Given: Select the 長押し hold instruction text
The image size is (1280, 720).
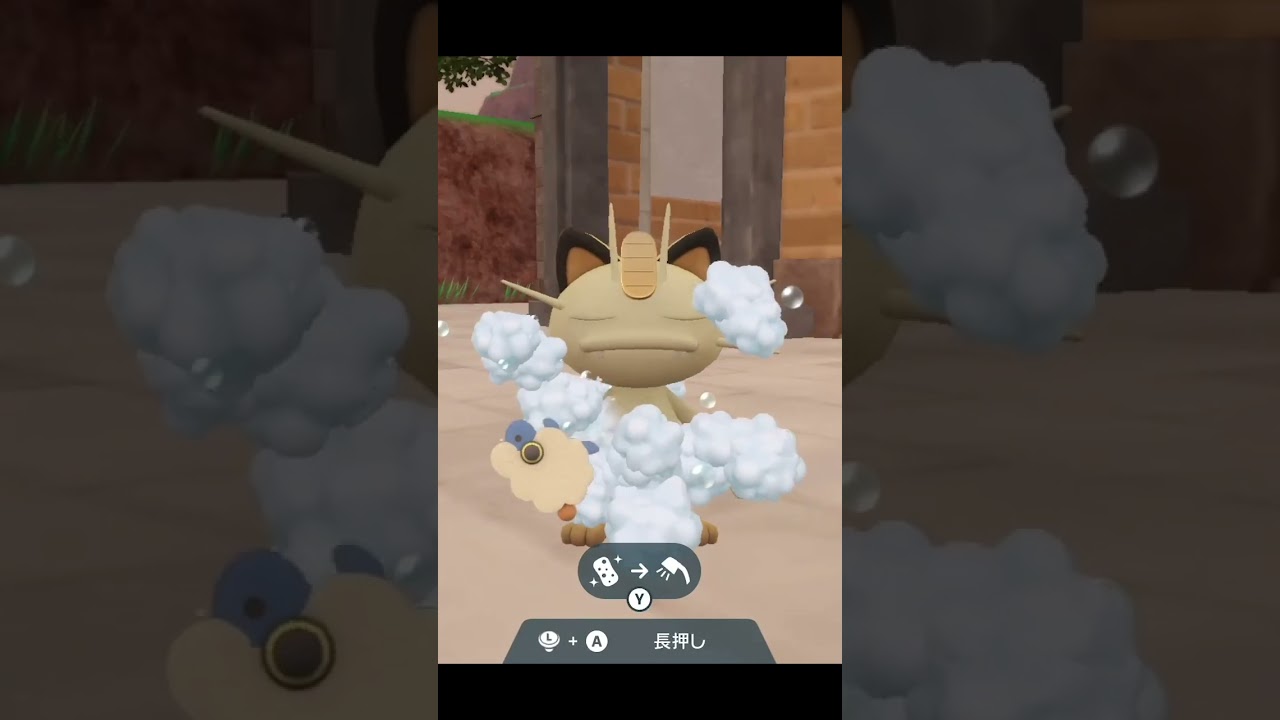Looking at the screenshot, I should 680,641.
